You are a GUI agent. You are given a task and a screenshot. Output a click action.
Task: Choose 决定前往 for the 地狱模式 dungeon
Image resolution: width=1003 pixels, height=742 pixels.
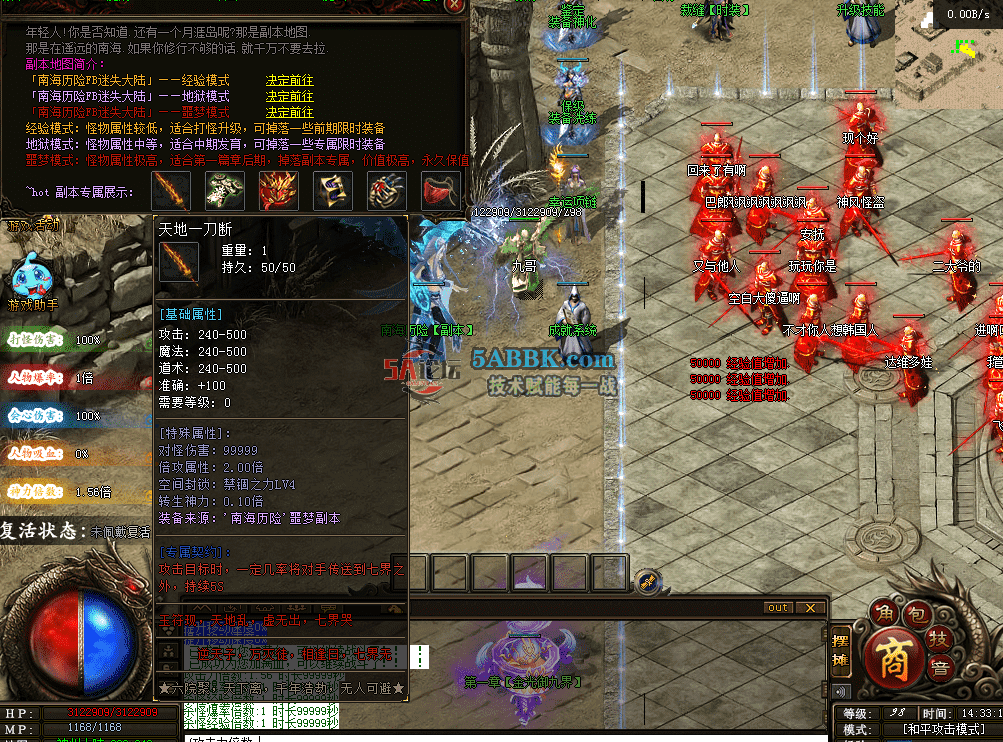coord(289,97)
